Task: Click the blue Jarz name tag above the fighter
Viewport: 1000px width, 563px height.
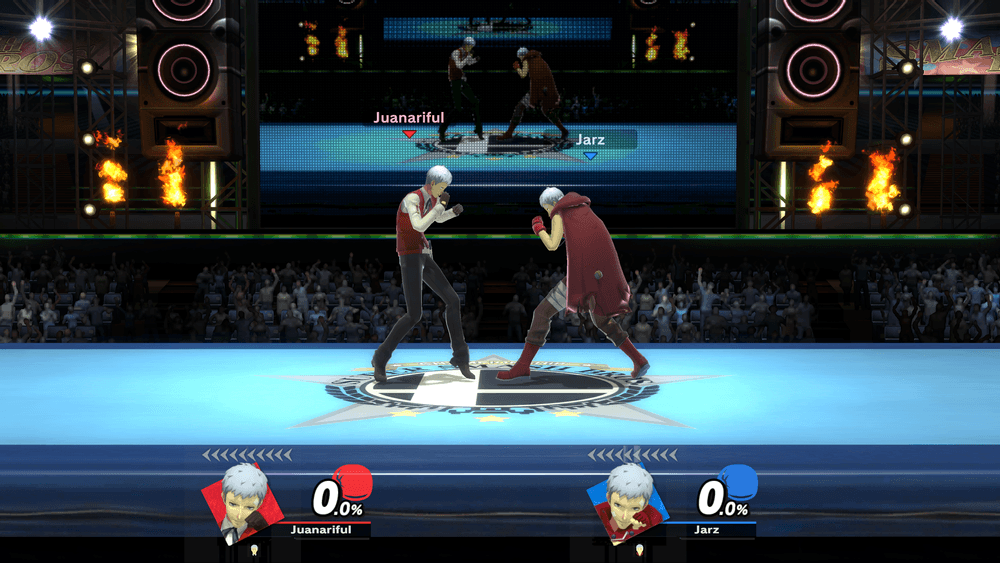Action: (590, 141)
